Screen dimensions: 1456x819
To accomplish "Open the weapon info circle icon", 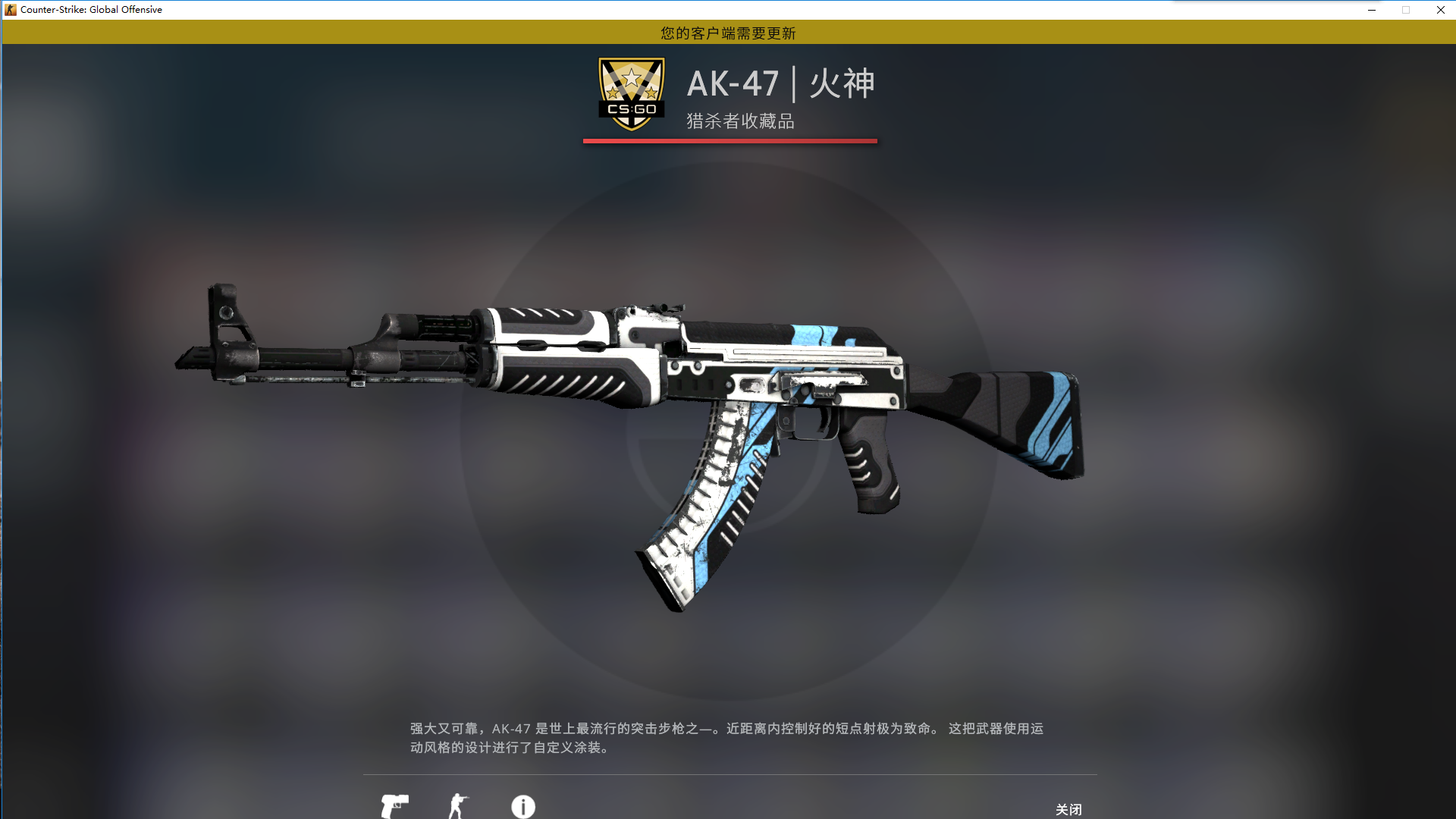I will coord(523,807).
